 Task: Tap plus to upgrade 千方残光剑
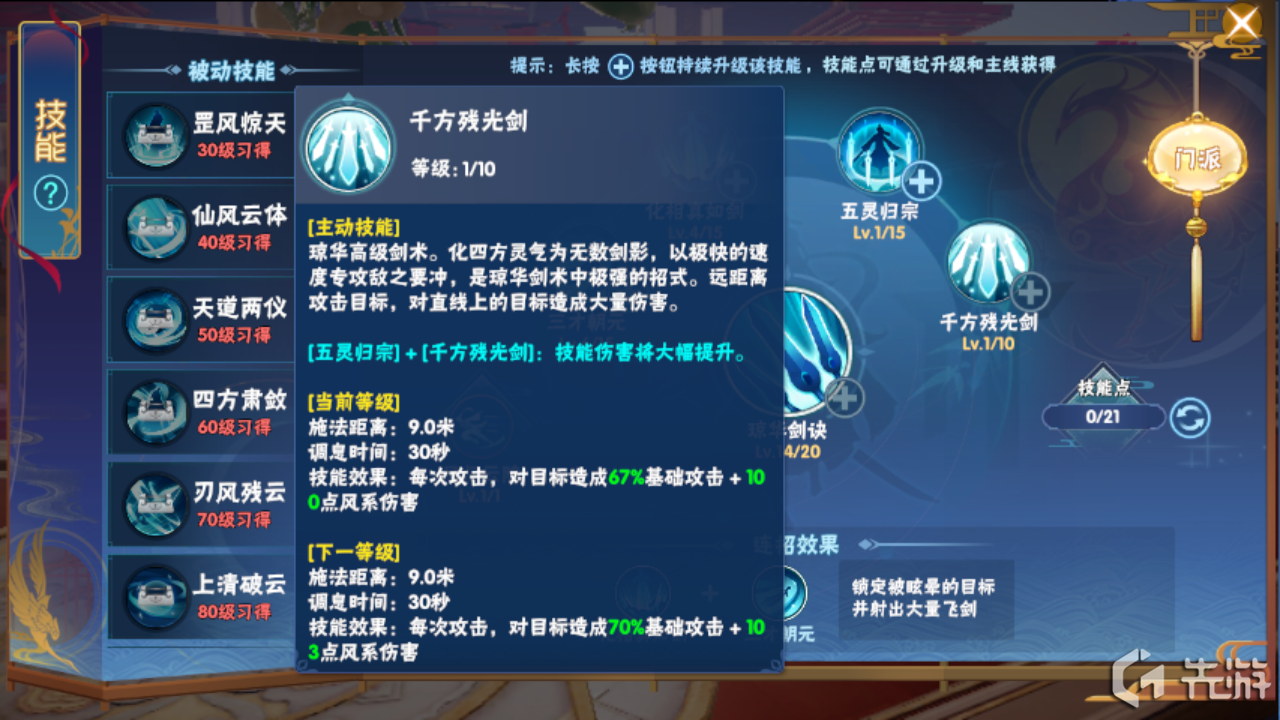(x=1030, y=293)
